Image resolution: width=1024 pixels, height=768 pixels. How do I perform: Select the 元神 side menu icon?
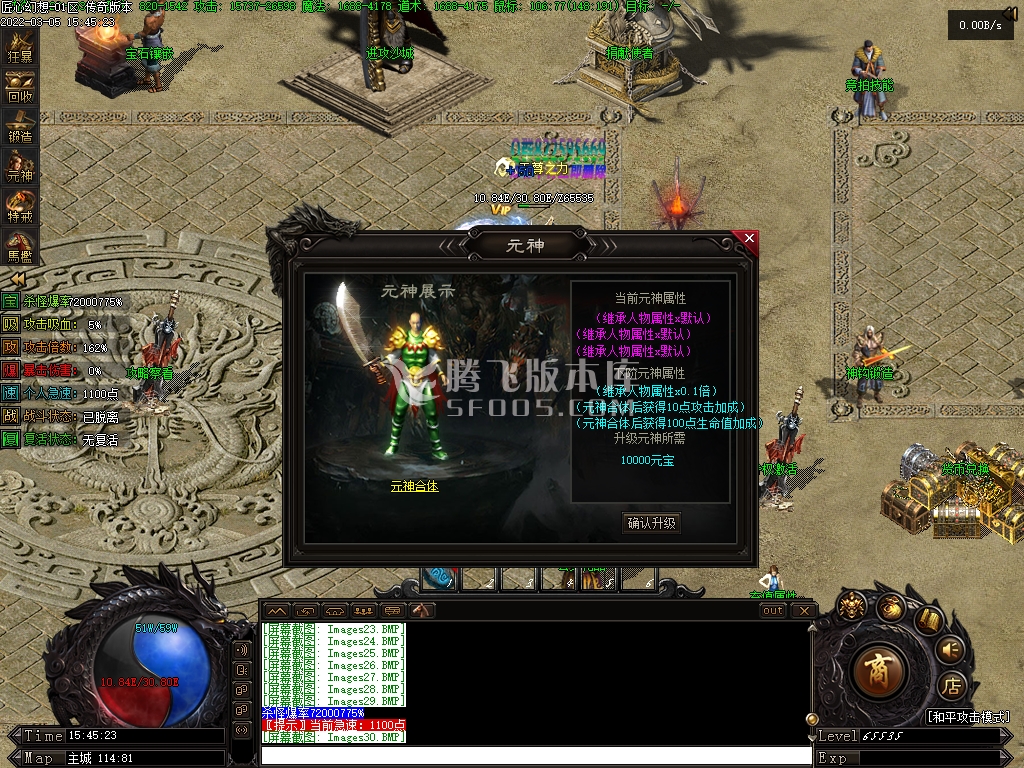20,167
